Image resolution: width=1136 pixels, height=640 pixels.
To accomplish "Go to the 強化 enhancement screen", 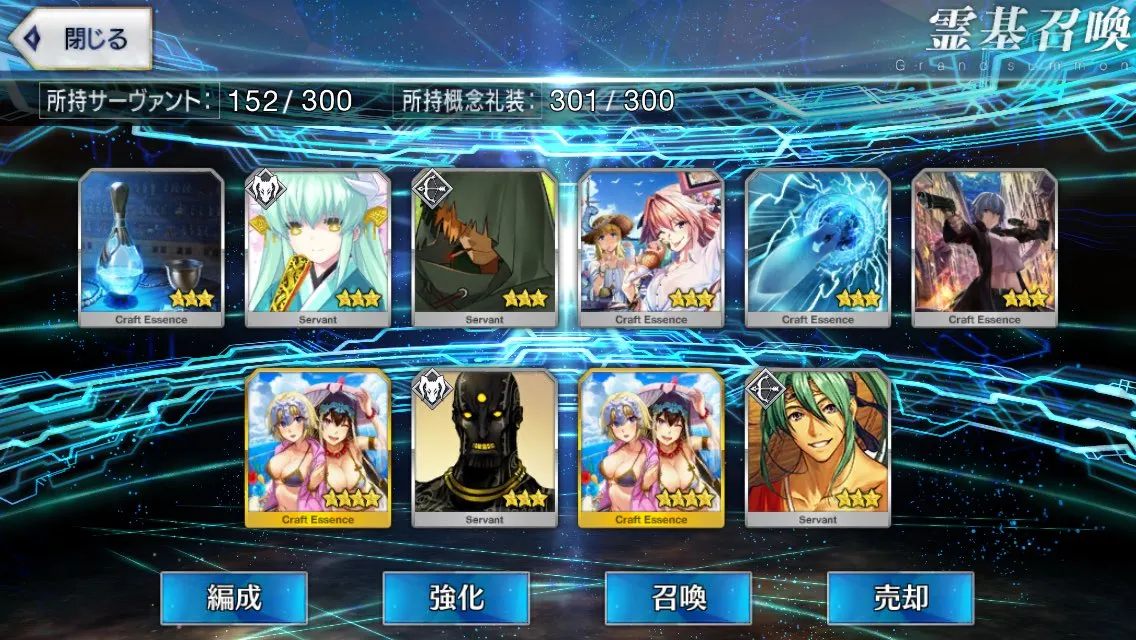I will 456,598.
